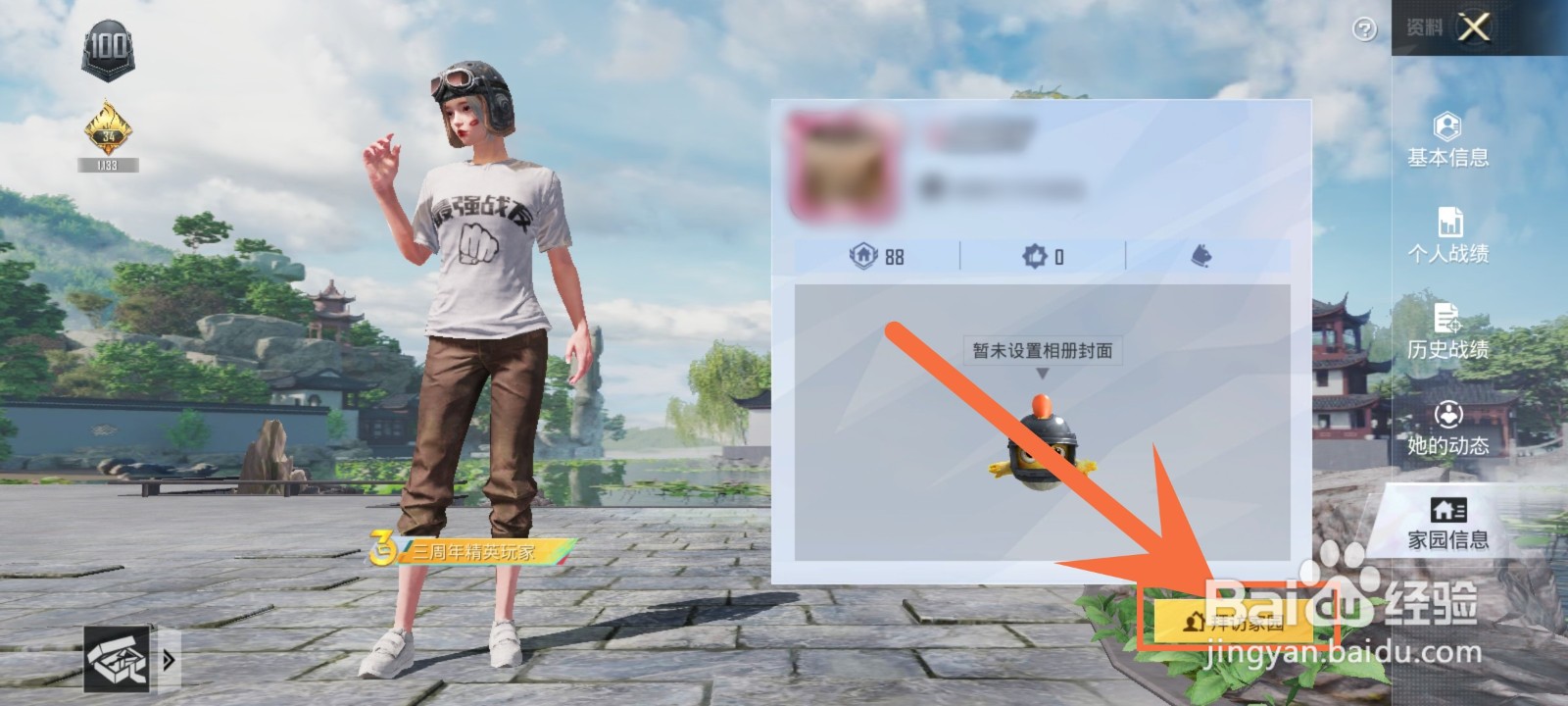Open the pet/dog companion icon

[1200, 256]
